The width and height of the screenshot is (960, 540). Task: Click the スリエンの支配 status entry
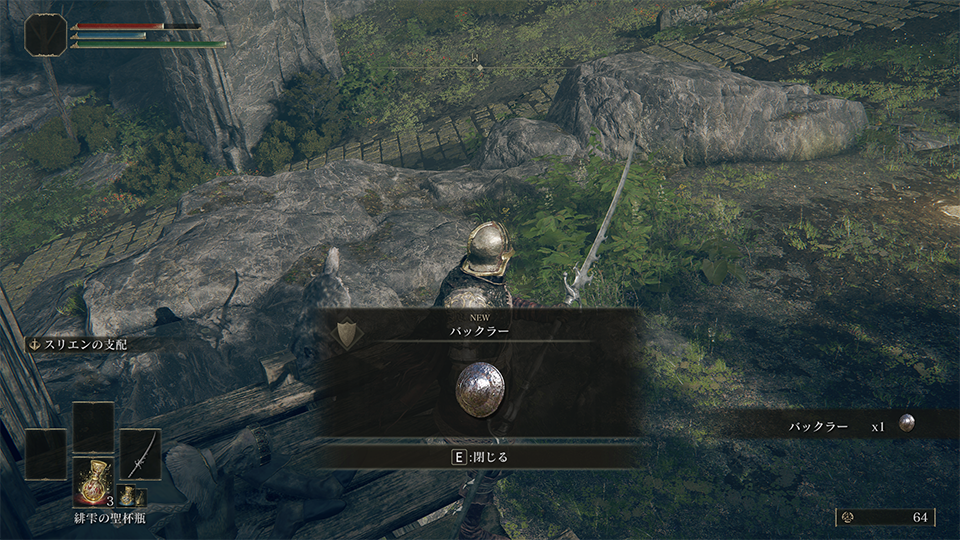click(x=78, y=344)
